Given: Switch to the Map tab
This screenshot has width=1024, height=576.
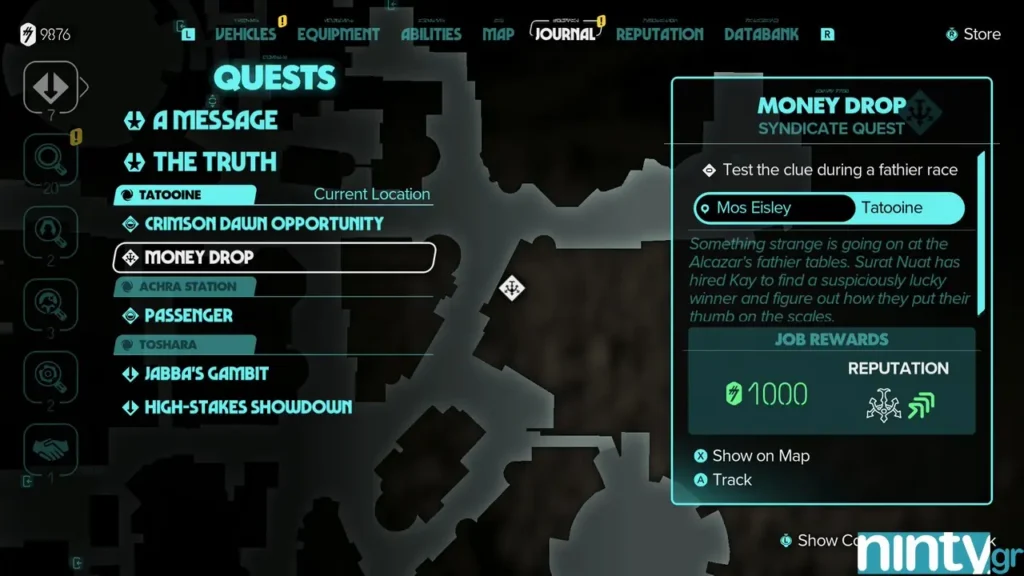Looking at the screenshot, I should coord(498,34).
